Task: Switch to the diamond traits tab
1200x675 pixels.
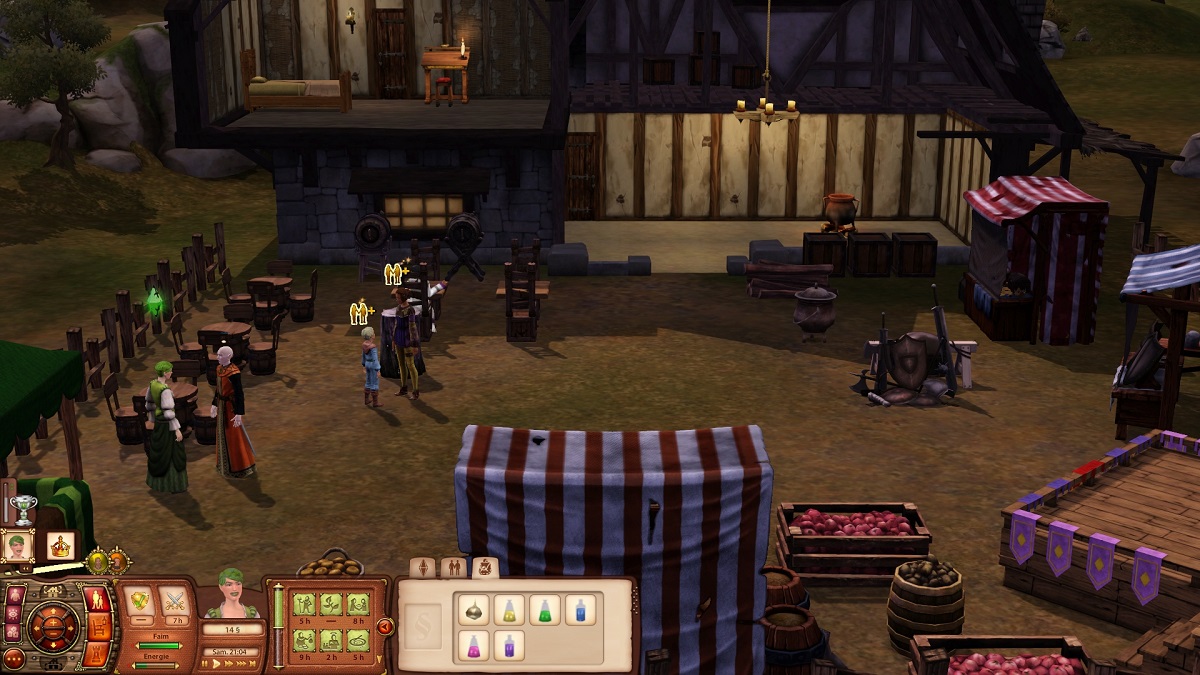Action: (422, 568)
